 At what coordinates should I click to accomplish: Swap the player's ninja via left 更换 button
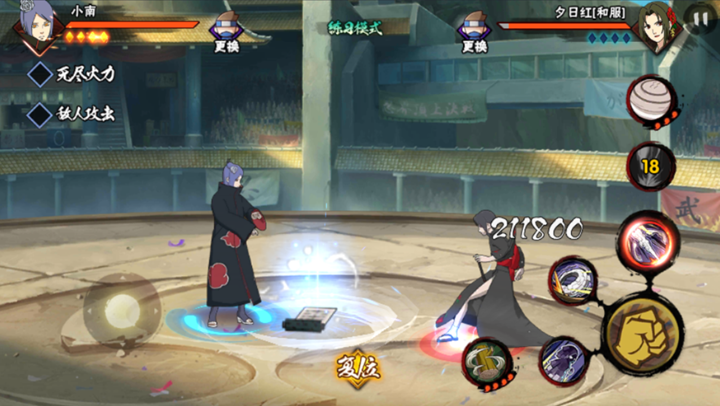(226, 30)
